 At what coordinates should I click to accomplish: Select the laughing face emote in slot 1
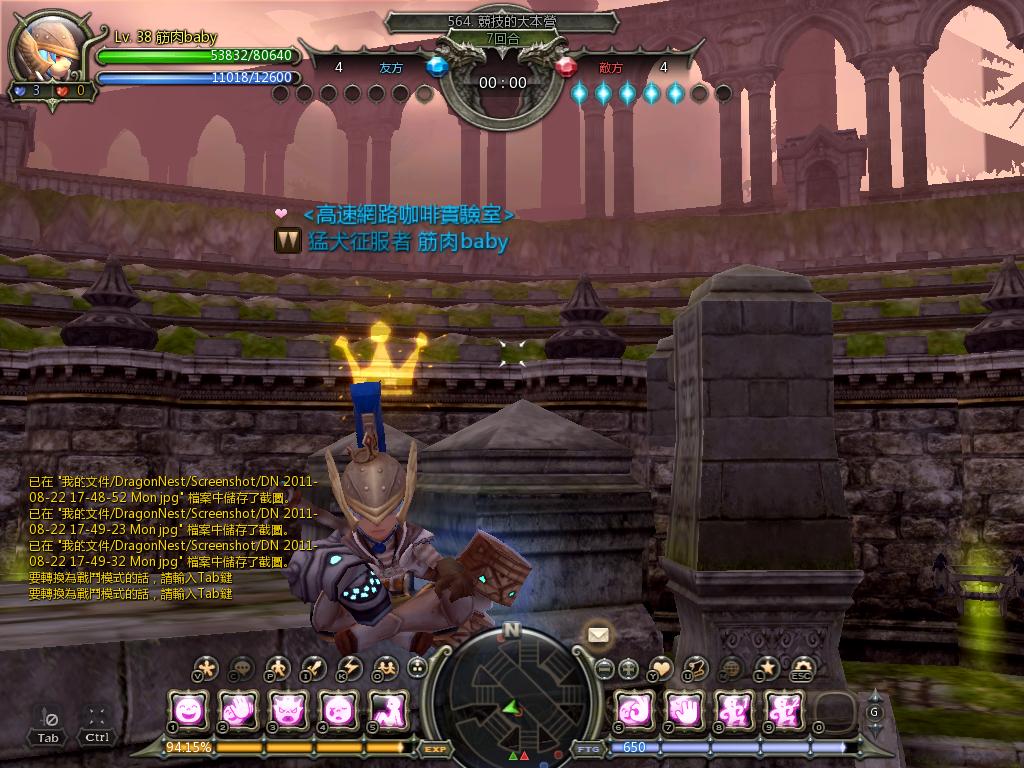click(x=188, y=710)
